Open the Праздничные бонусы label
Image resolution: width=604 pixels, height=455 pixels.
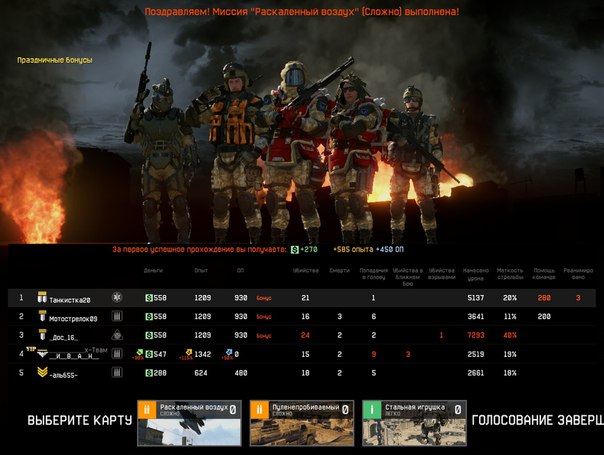[54, 60]
